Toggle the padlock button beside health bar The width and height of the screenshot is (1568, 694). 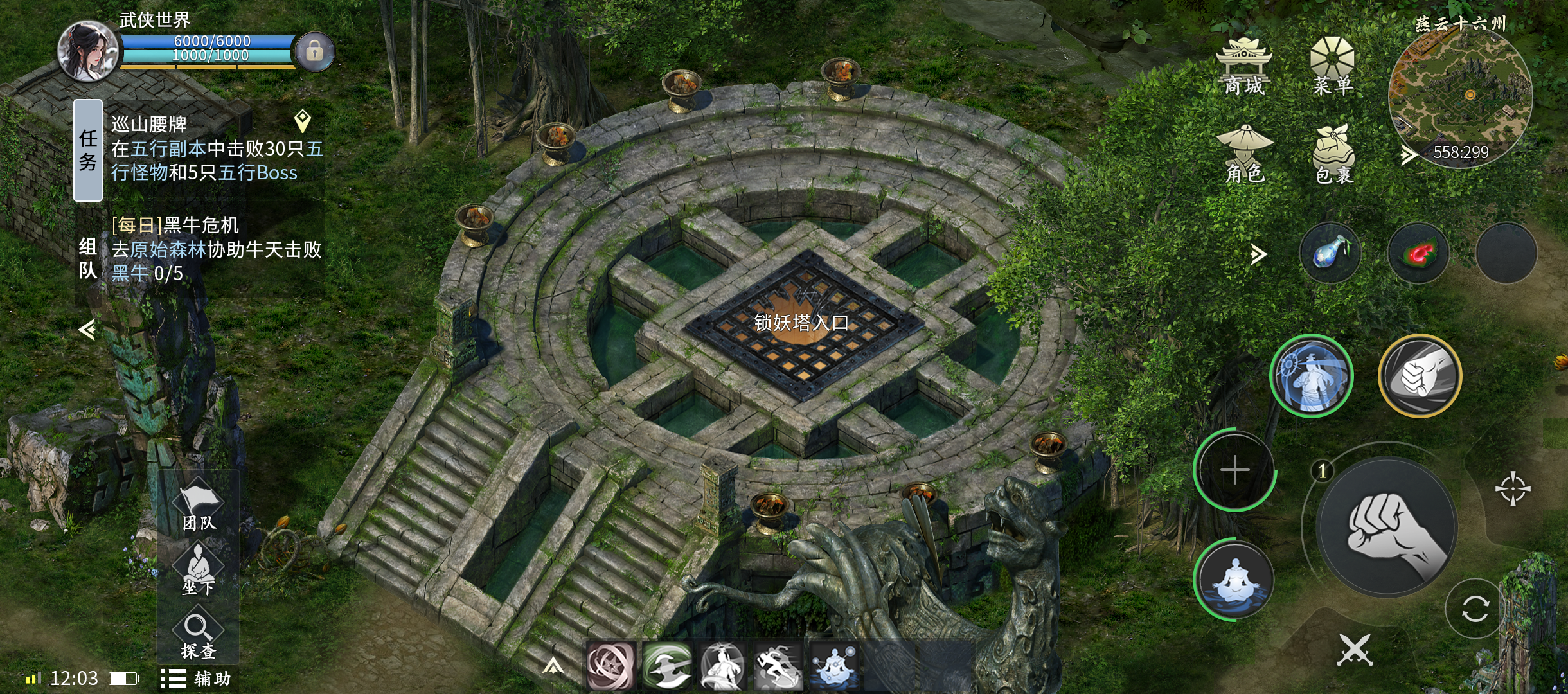(314, 51)
